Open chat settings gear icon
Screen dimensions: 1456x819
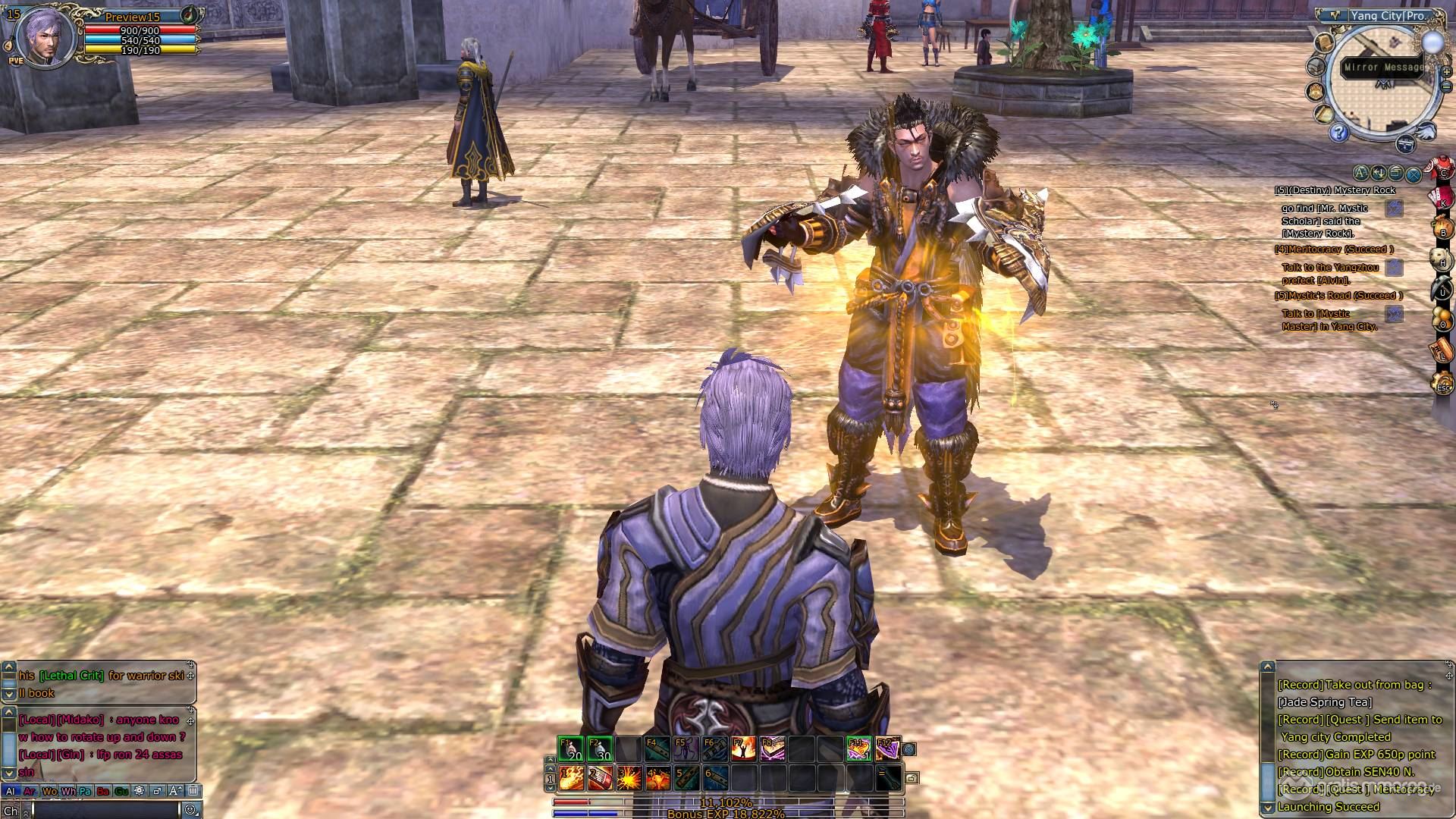click(139, 791)
